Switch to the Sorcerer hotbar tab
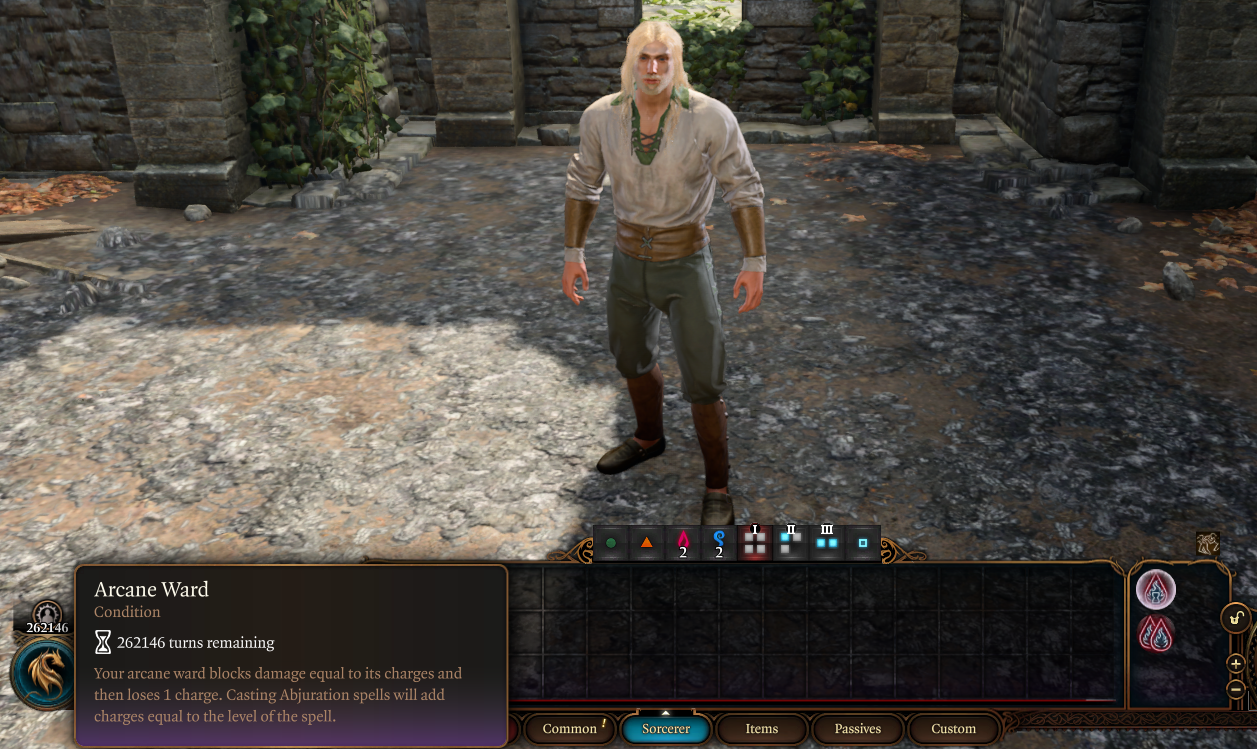The width and height of the screenshot is (1257, 749). pos(666,729)
